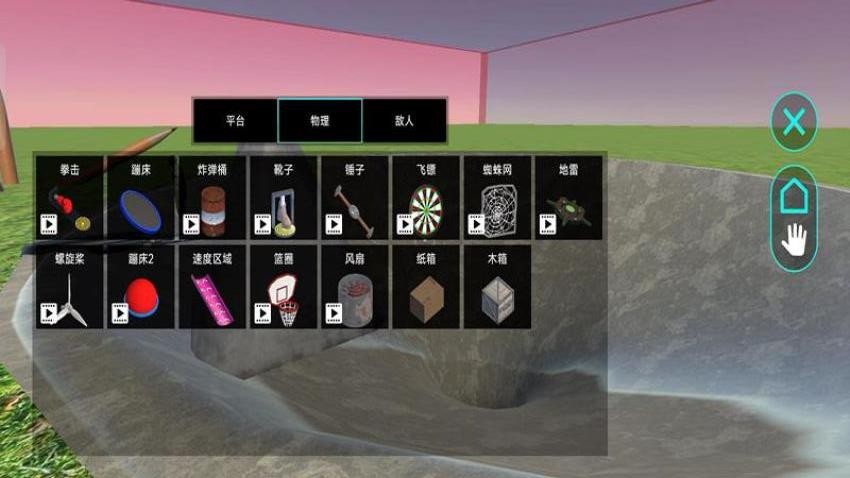Screen dimensions: 850x478
Task: Tap the house icon button
Action: (x=793, y=196)
